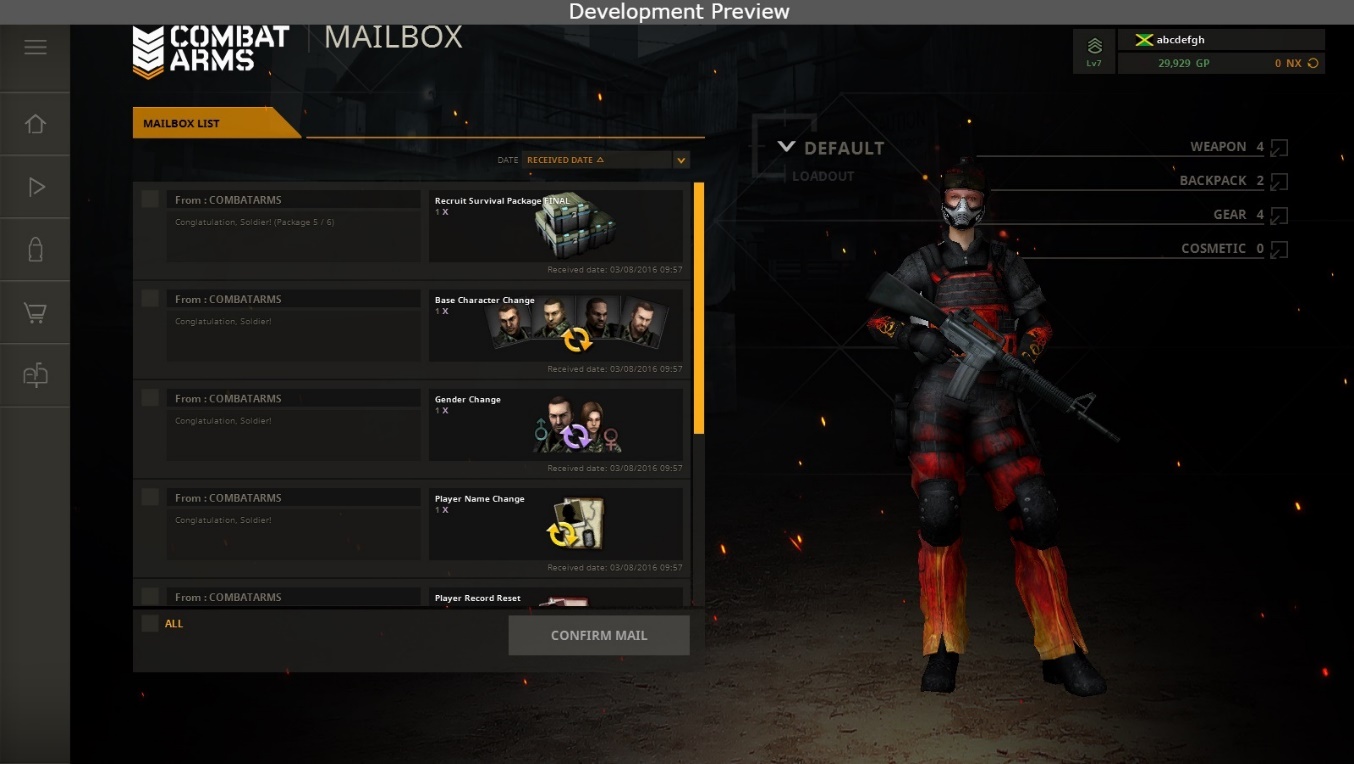
Task: Open the bullet inventory icon
Action: [x=35, y=249]
